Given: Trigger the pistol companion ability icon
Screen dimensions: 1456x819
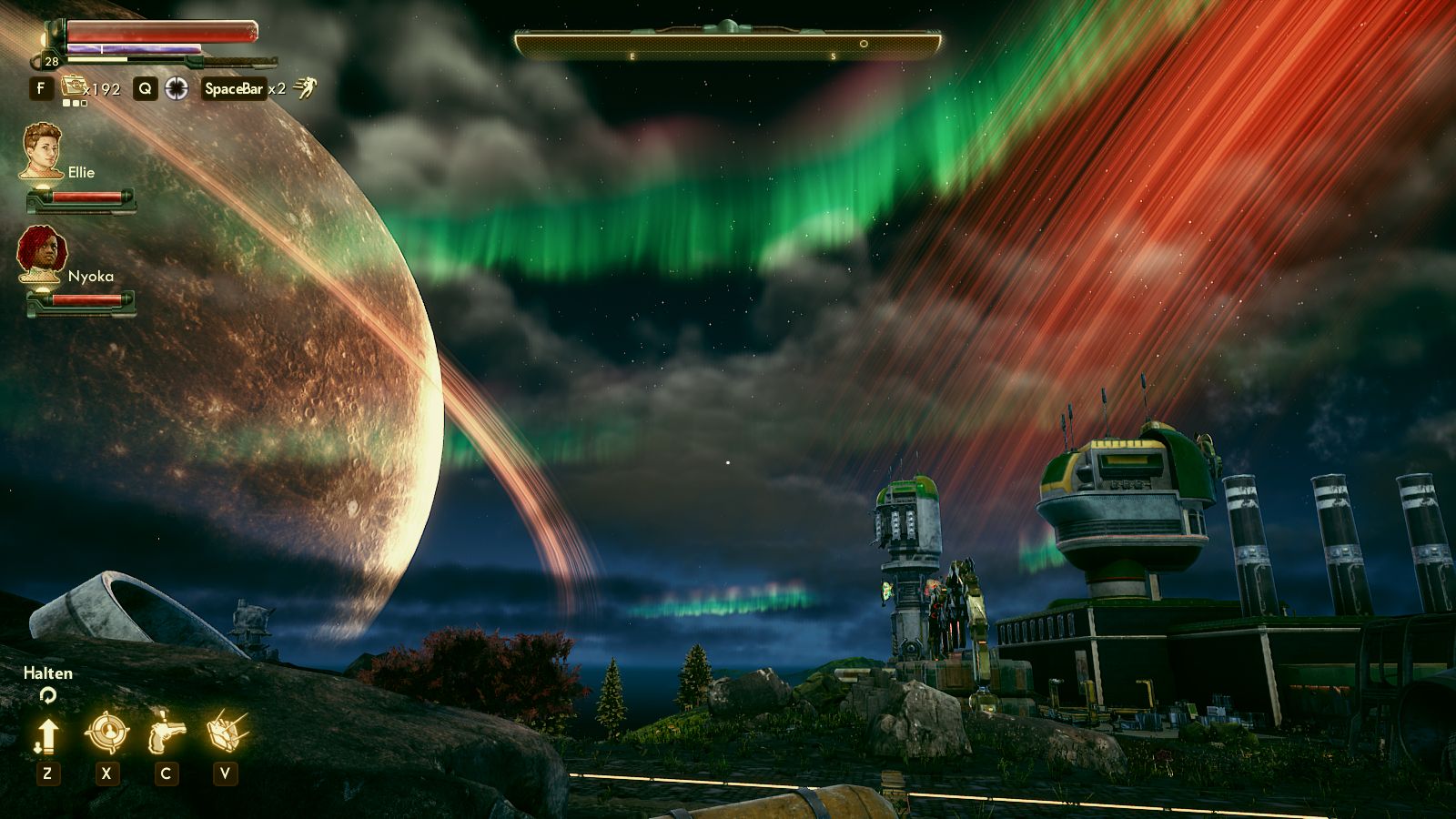Looking at the screenshot, I should [x=166, y=732].
